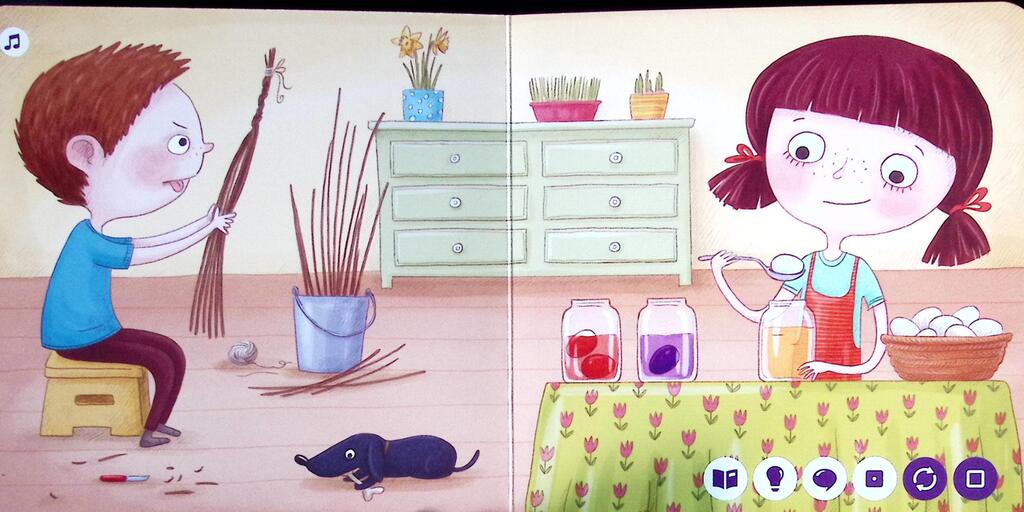Activate the speech bubble icon
This screenshot has height=512, width=1024.
coord(824,479)
